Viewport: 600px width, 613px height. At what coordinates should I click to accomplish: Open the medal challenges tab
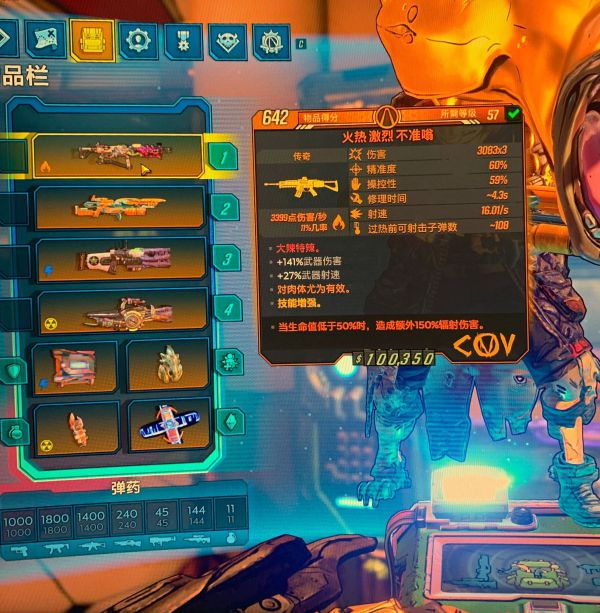pos(183,42)
